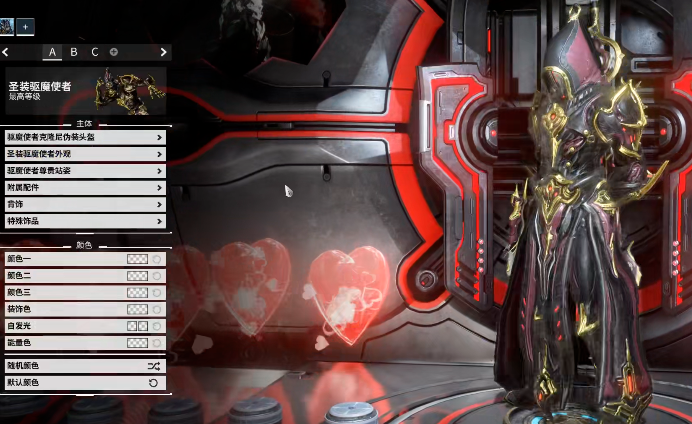Click the plus button beside the top-left thumbnail
692x424 pixels.
(25, 26)
